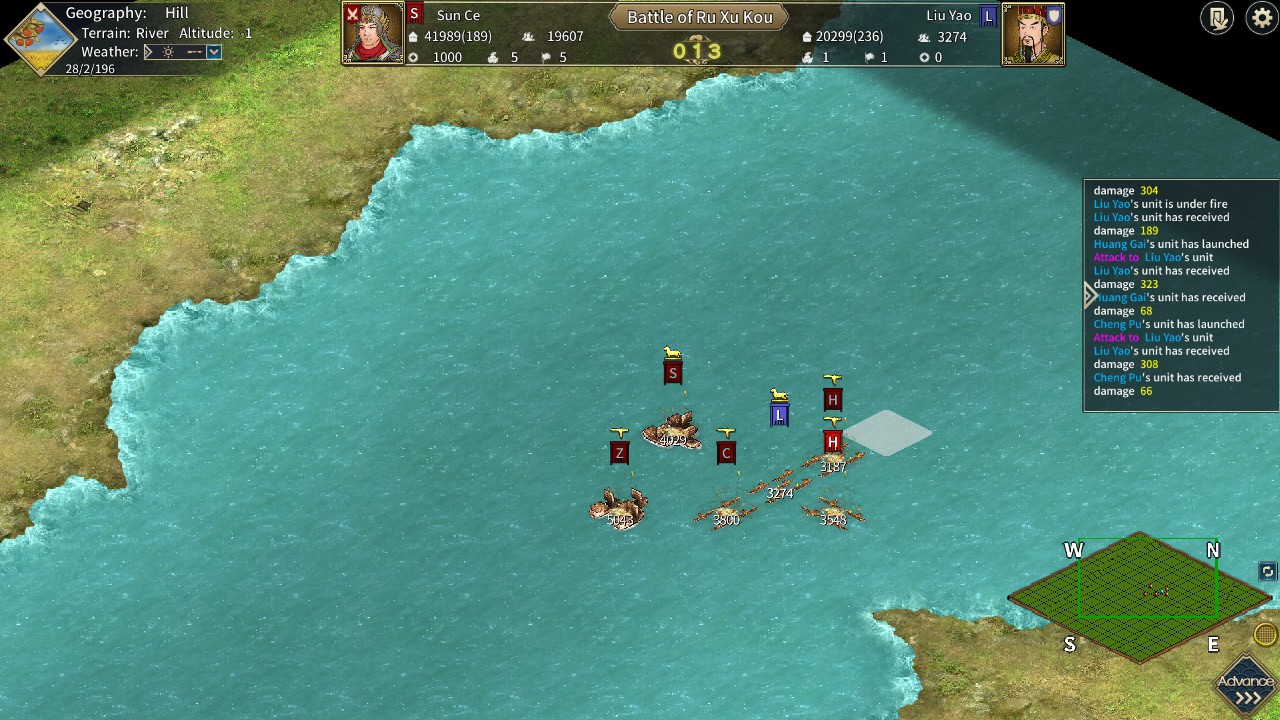Expand the weather forecast dropdown arrow
1280x720 pixels.
[213, 52]
